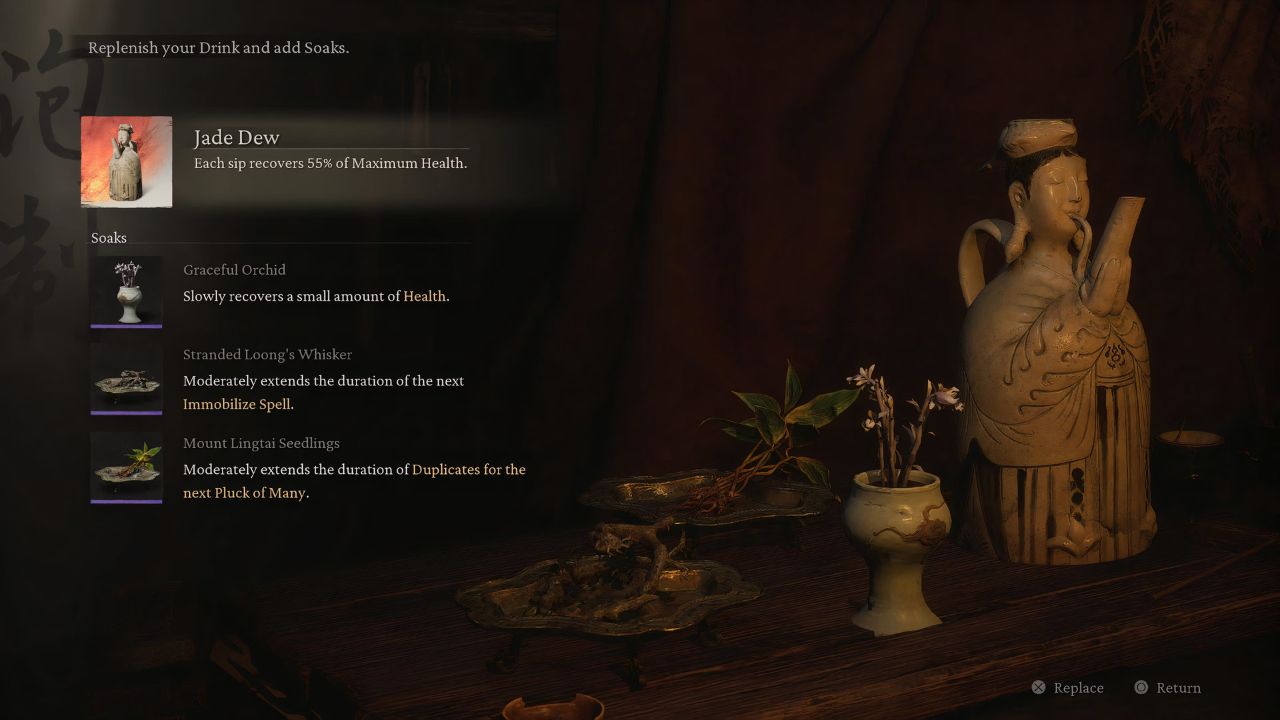Choose the Mount Lingtai Seedlings entry
Image resolution: width=1280 pixels, height=720 pixels.
[261, 443]
